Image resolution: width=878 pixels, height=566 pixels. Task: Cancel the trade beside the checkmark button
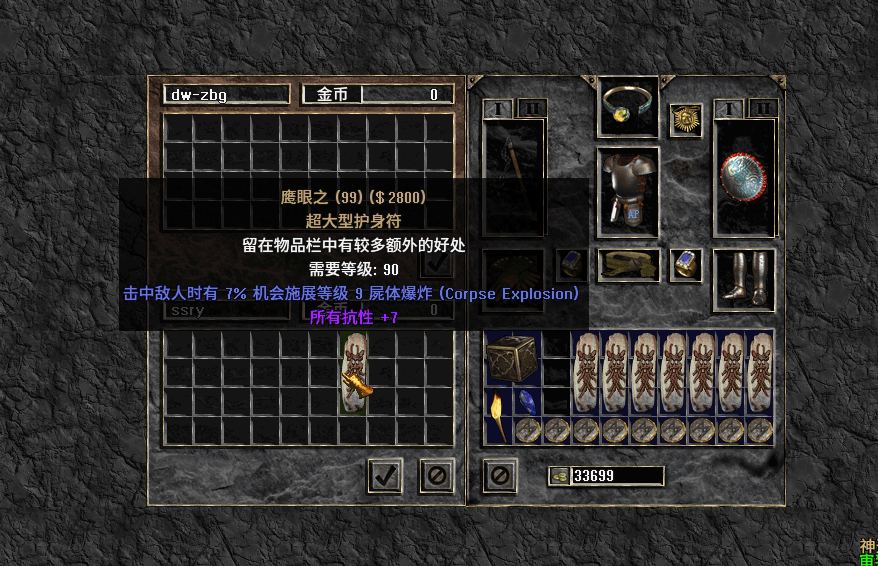point(437,476)
